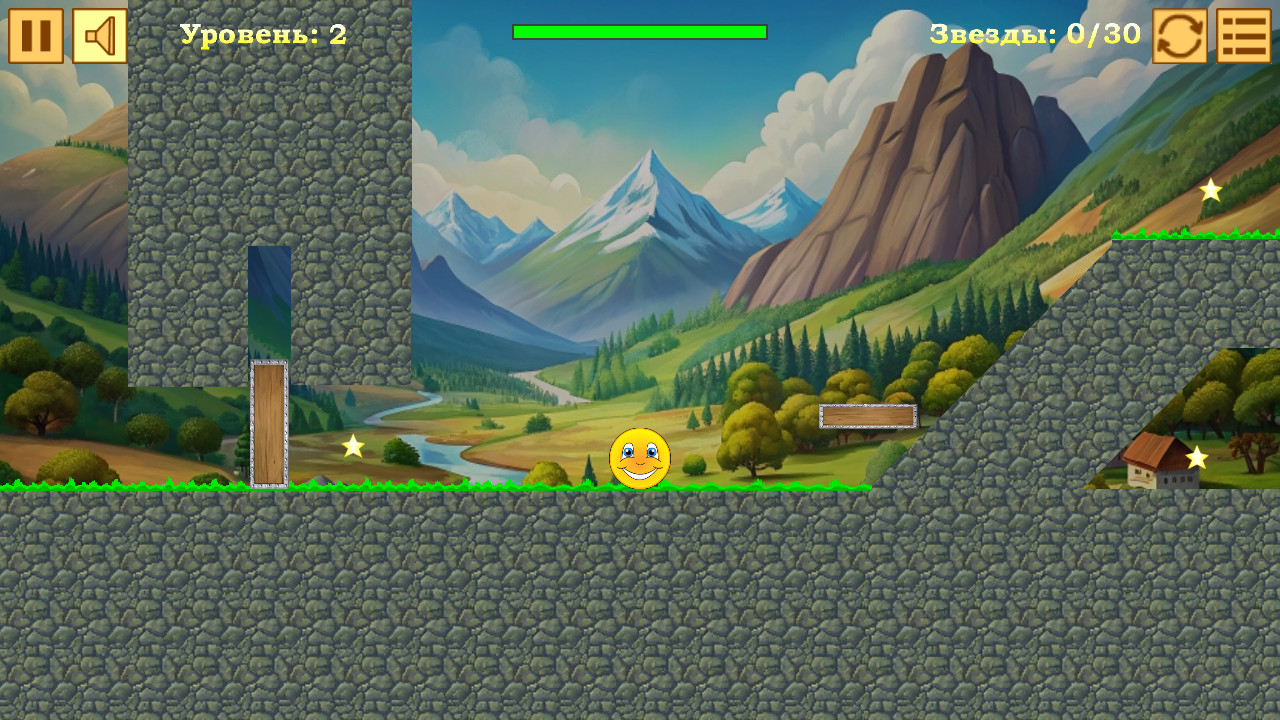Collect the star on the top-right grass ledge
Screen dimensions: 1280x720
pyautogui.click(x=1209, y=188)
